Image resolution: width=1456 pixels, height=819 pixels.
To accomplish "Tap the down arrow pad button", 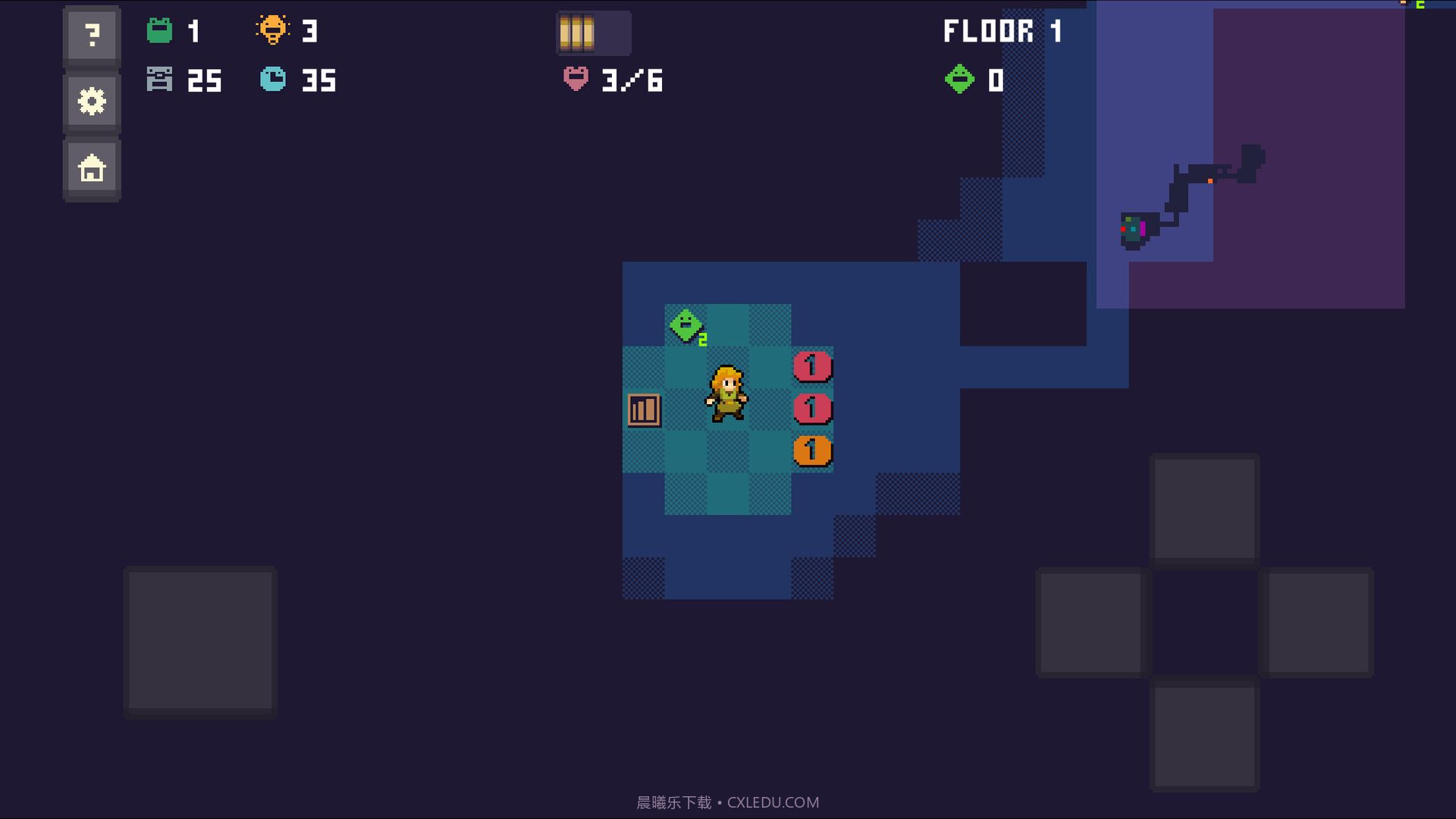I will pos(1204,736).
